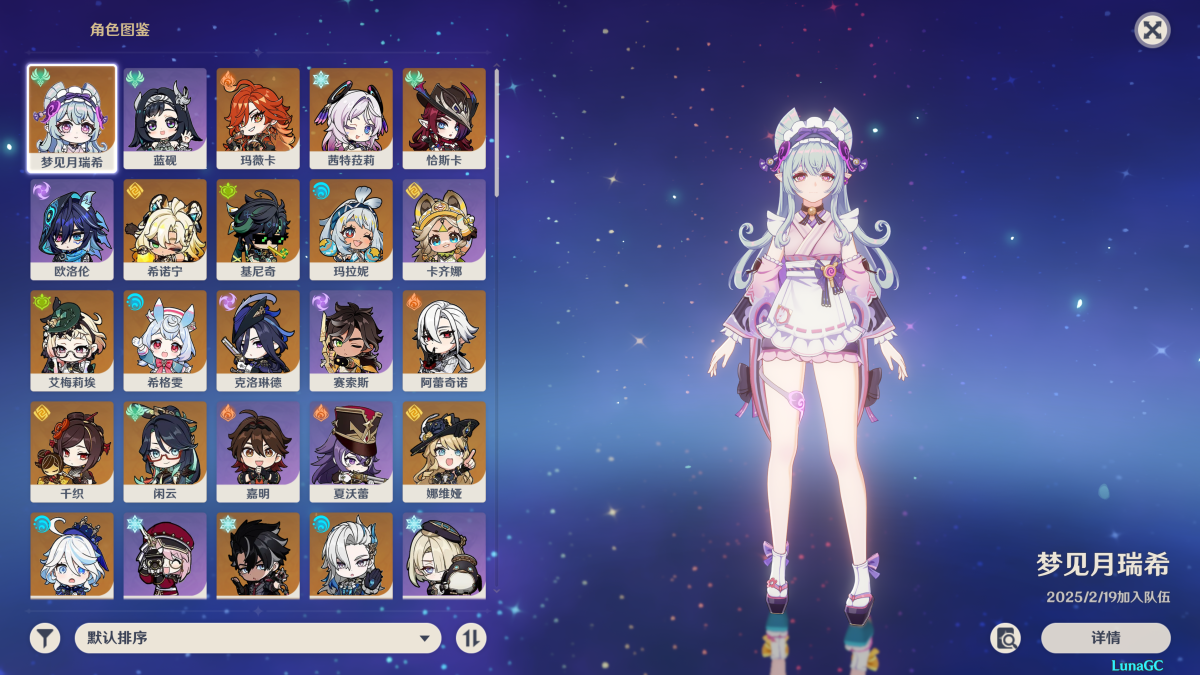Viewport: 1200px width, 675px height.
Task: Select 娜维娅 character card
Action: coord(444,450)
